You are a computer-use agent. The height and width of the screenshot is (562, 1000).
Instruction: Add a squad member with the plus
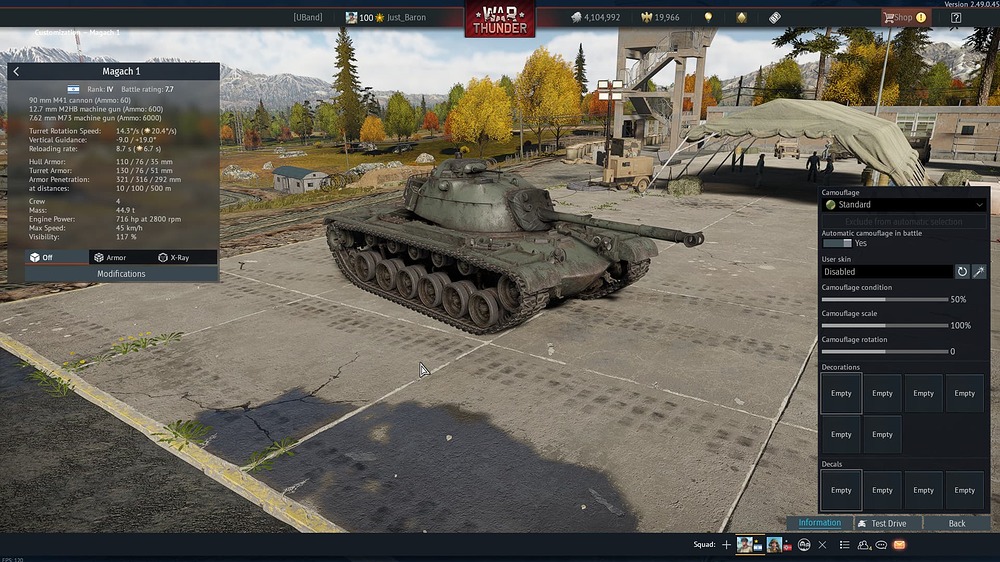coord(727,545)
